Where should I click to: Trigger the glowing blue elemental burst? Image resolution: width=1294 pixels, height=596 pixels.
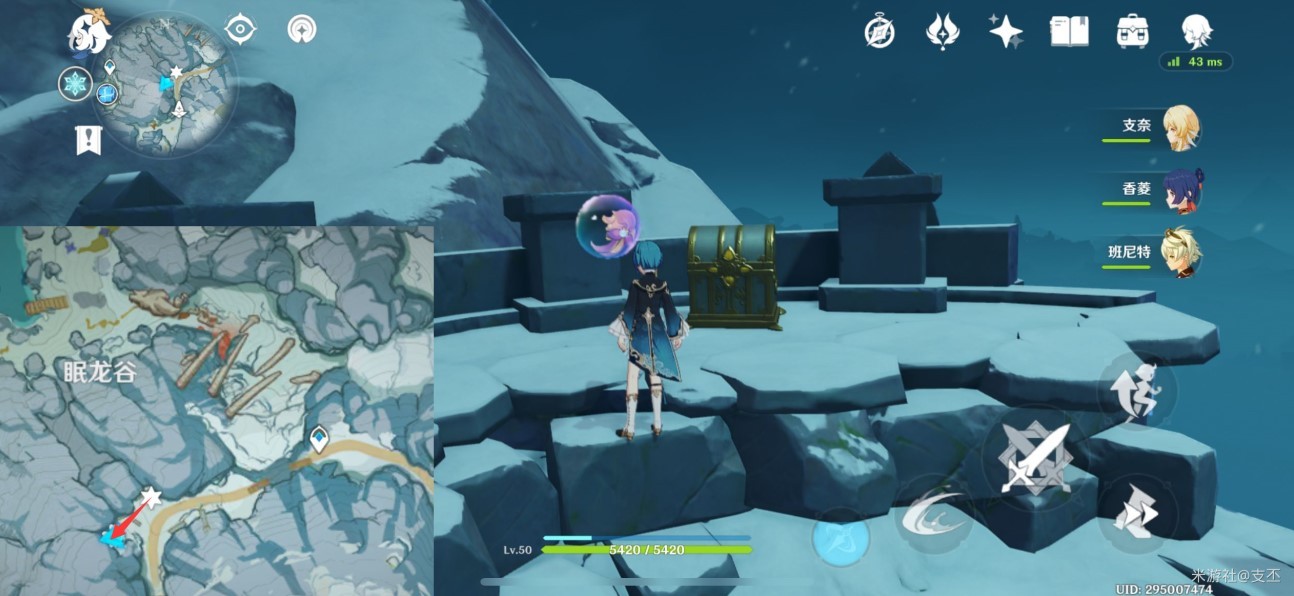[x=840, y=540]
